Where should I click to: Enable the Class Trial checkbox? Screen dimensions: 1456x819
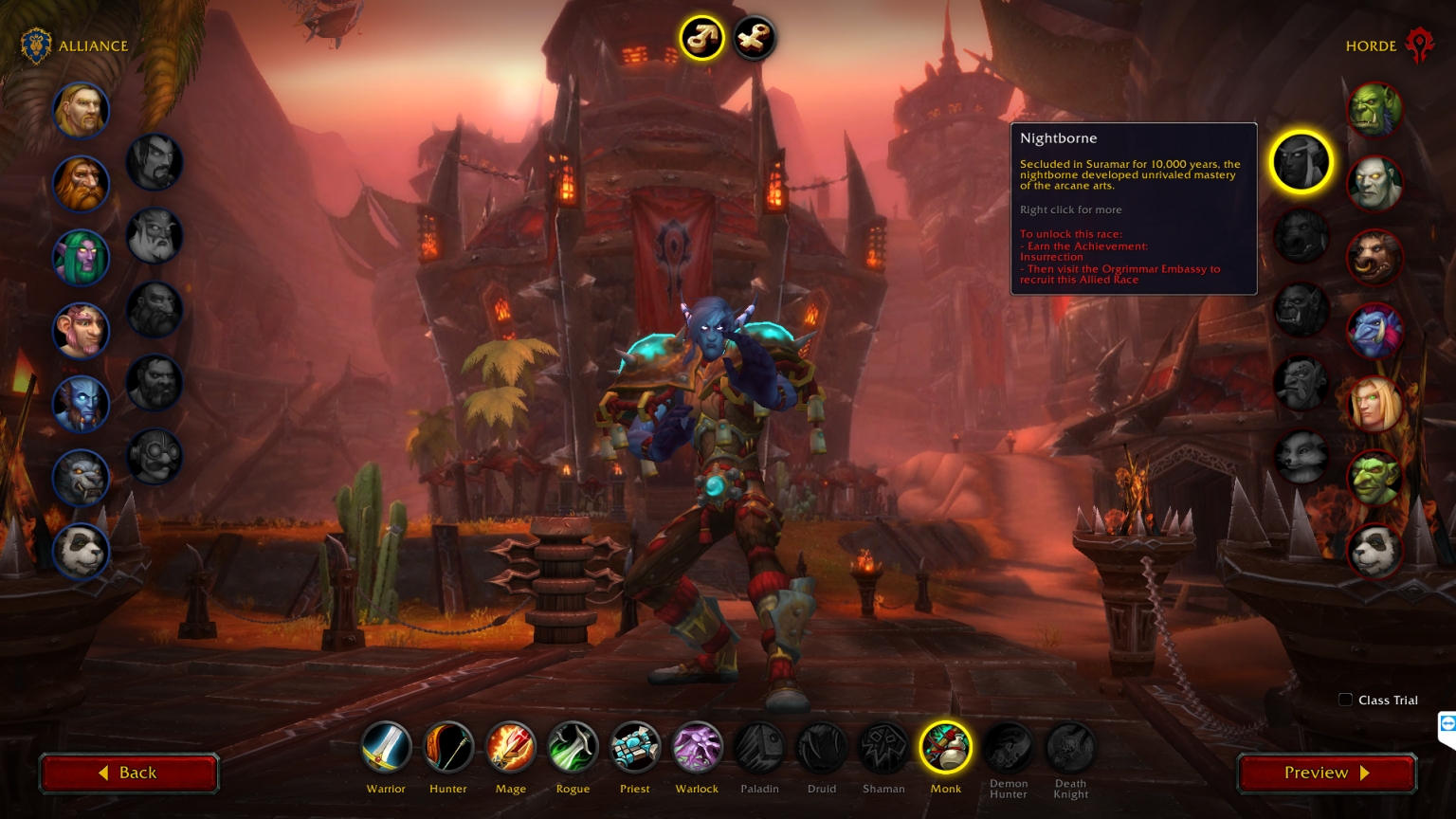click(x=1345, y=700)
